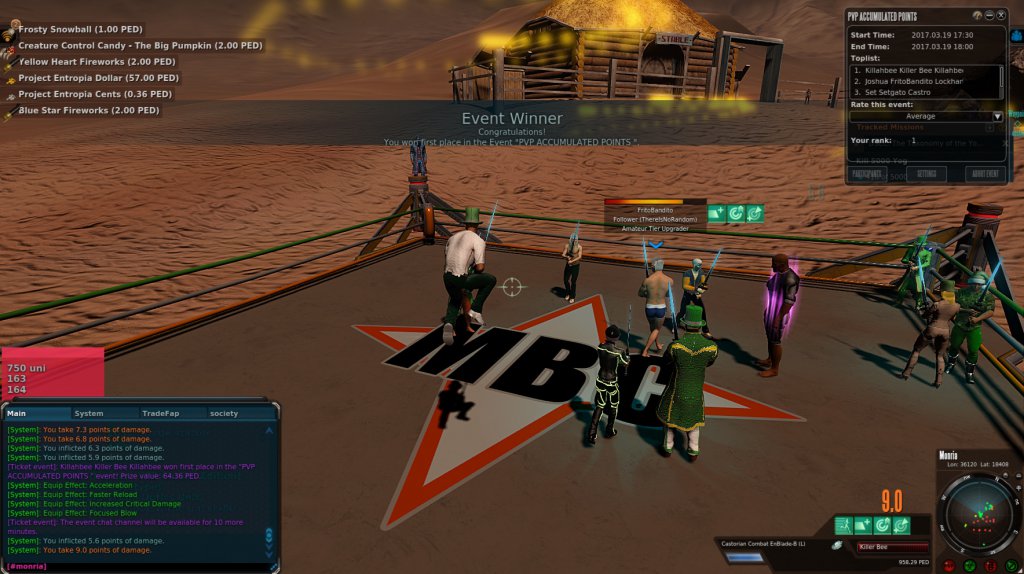1024x574 pixels.
Task: Click the running figure effect icon
Action: pyautogui.click(x=845, y=525)
